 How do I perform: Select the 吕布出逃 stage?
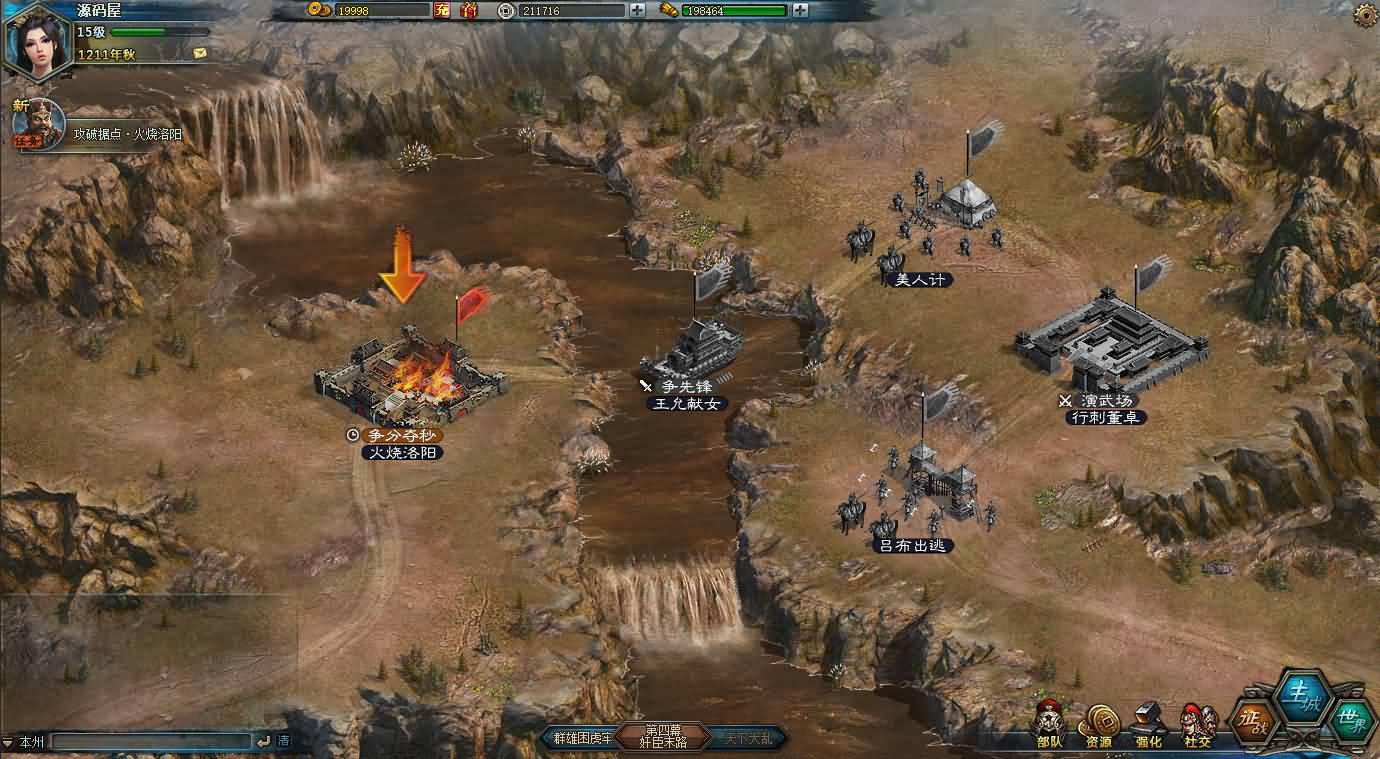[x=915, y=490]
